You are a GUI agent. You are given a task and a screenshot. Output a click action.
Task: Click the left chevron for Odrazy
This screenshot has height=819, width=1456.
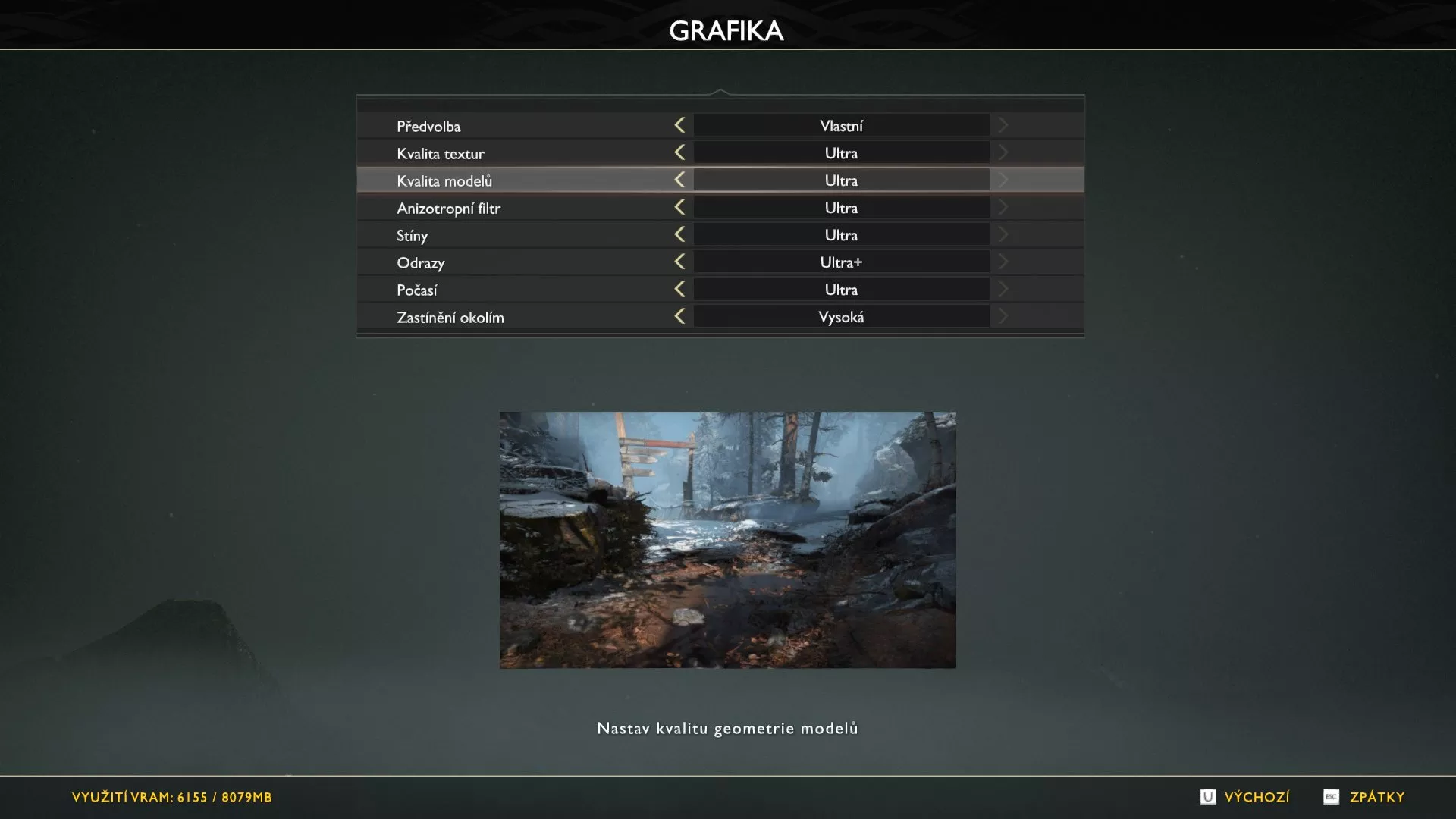point(679,262)
